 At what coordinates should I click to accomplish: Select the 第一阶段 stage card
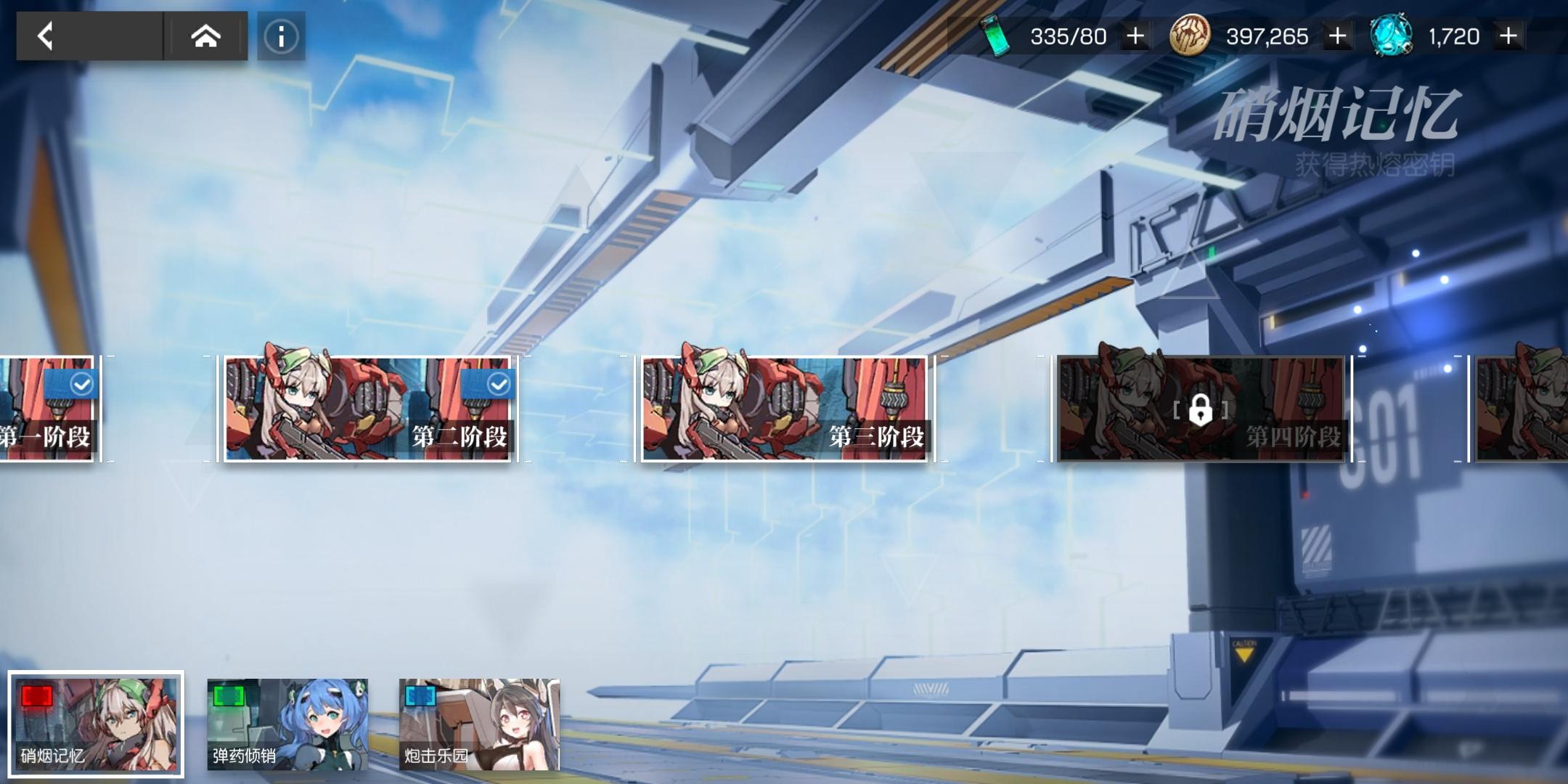[46, 409]
